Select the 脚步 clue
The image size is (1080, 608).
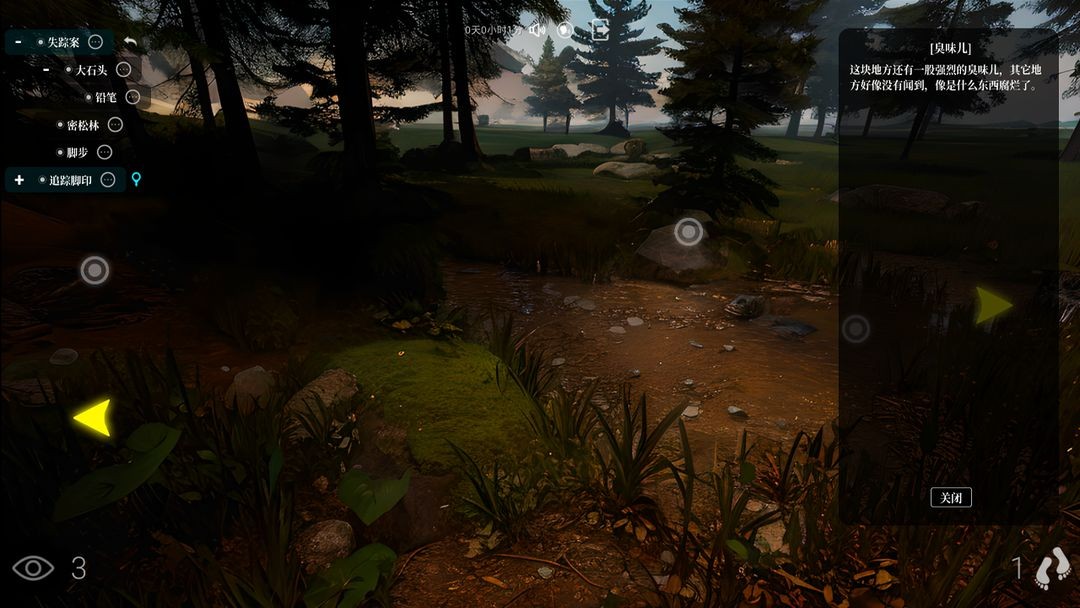[x=77, y=152]
